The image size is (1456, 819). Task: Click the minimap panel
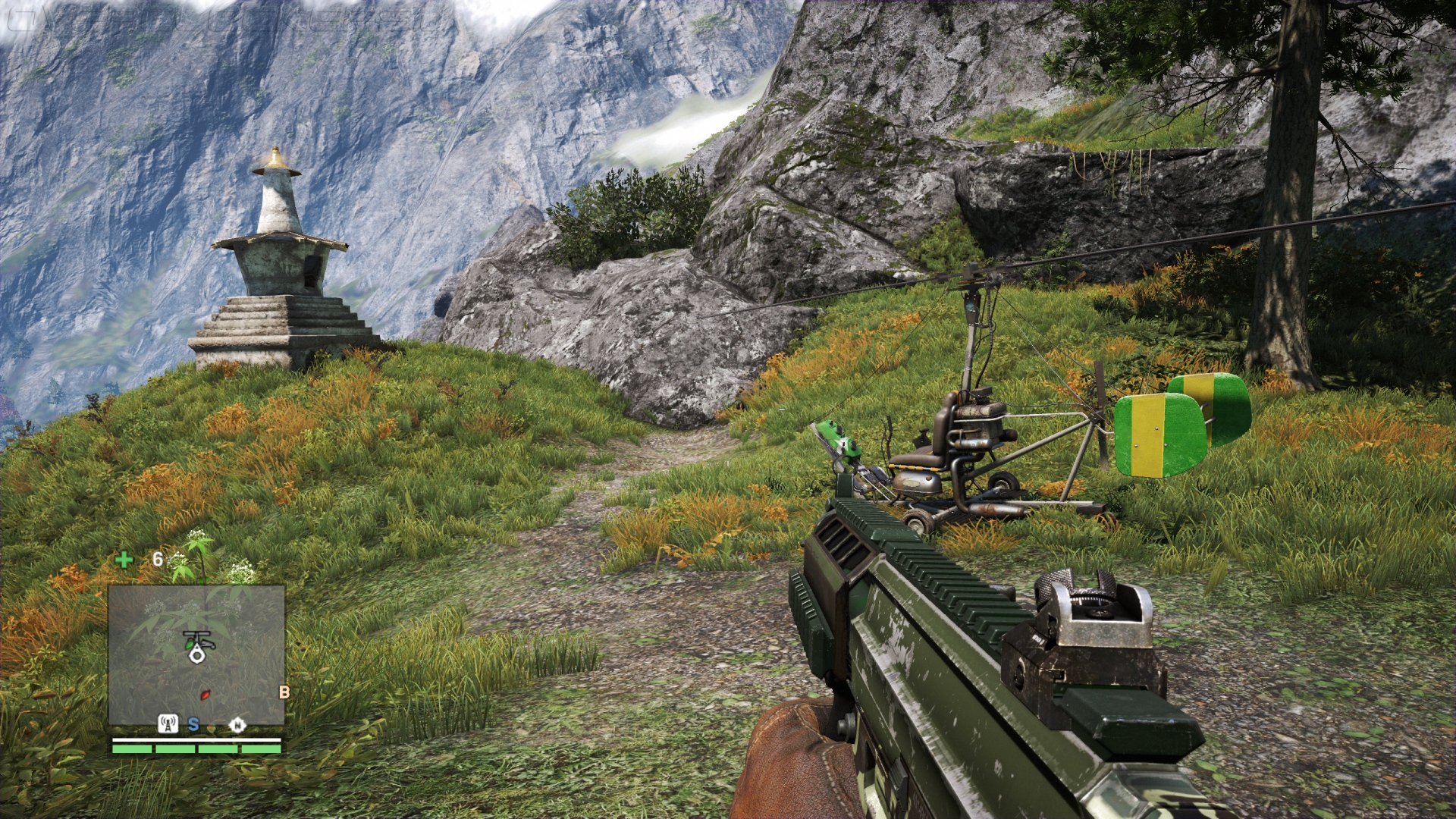[x=196, y=654]
